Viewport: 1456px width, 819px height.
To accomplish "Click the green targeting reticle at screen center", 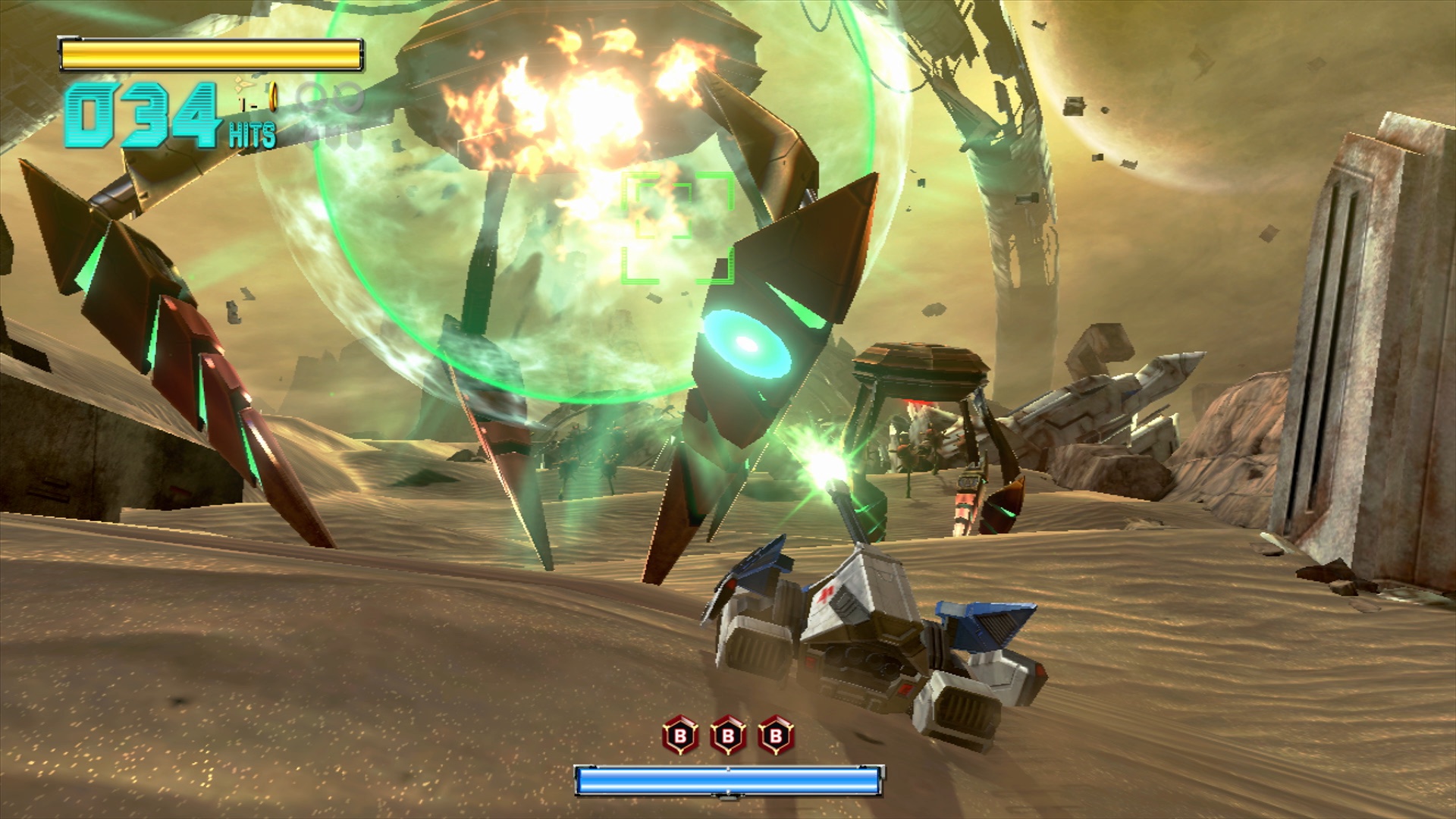I will [679, 226].
